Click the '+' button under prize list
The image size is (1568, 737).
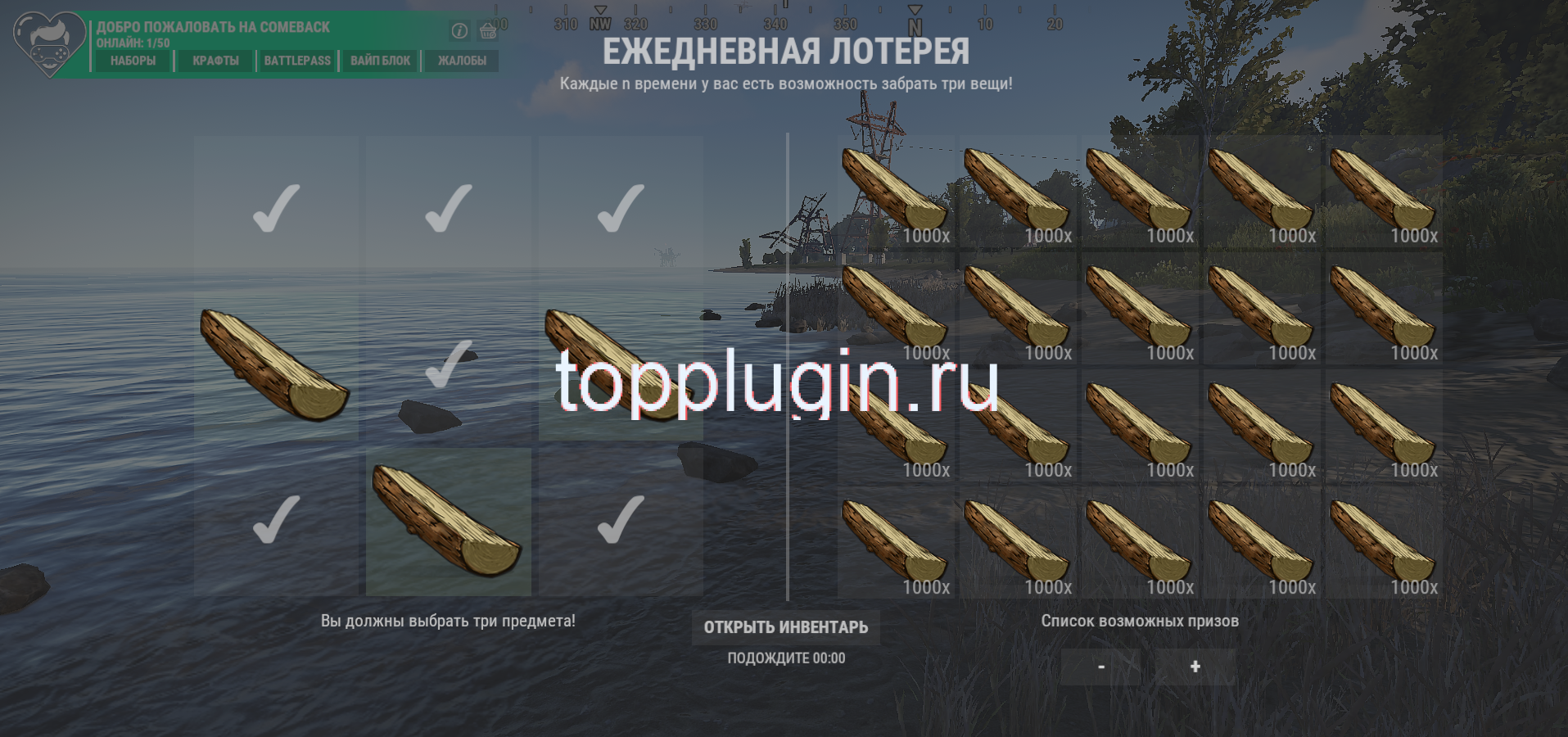(1195, 667)
